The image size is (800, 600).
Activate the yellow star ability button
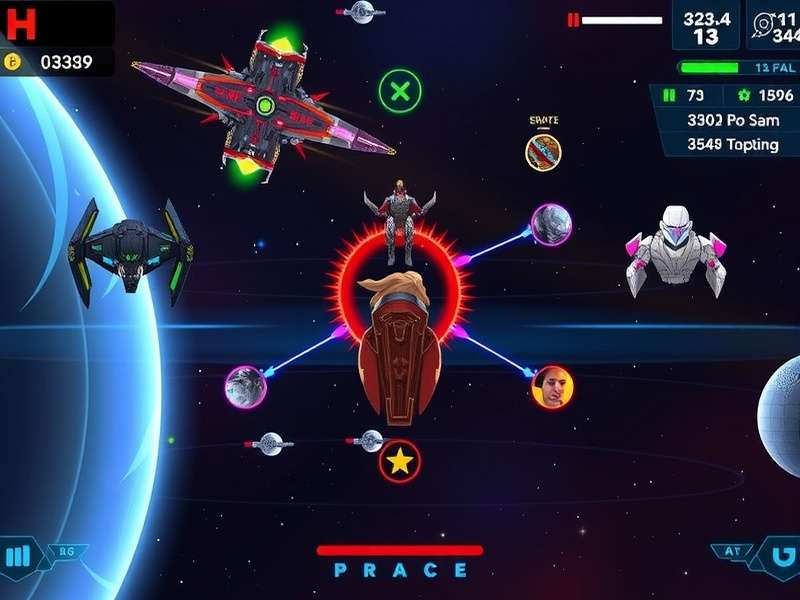[400, 461]
